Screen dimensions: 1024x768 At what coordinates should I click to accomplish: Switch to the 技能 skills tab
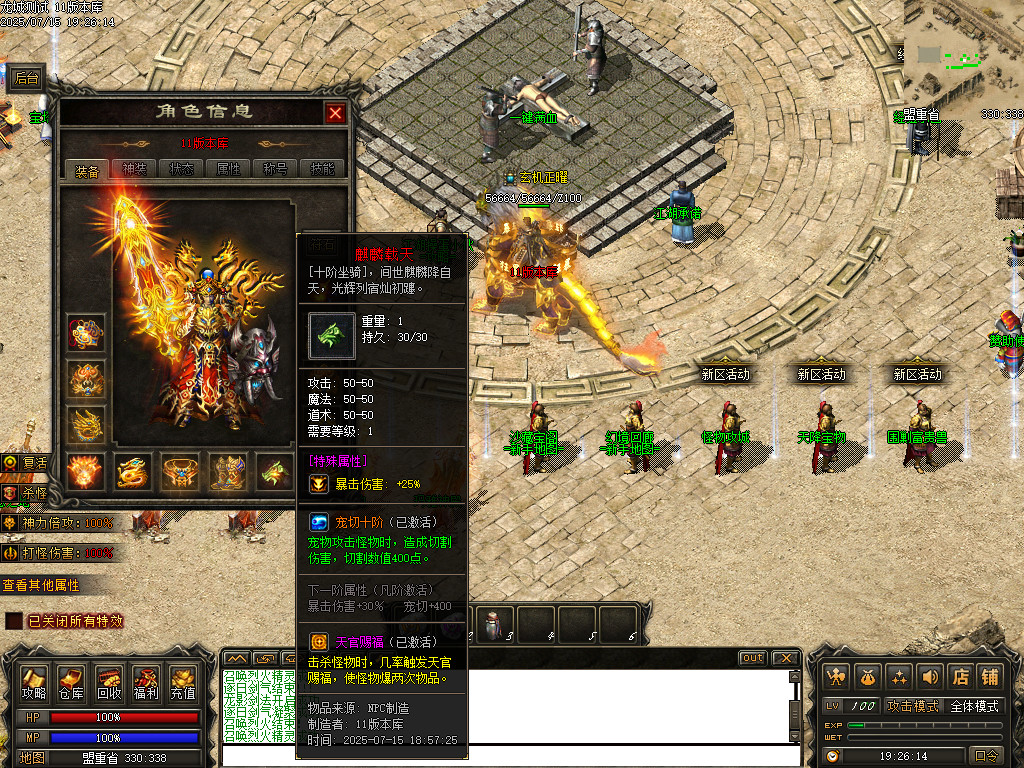(322, 169)
